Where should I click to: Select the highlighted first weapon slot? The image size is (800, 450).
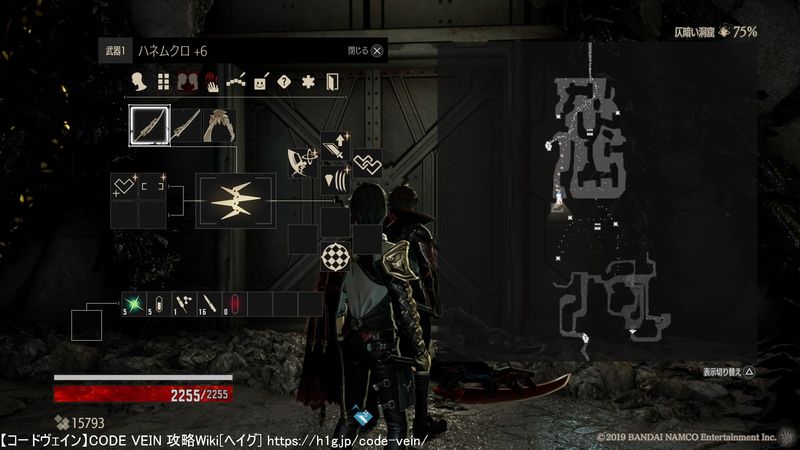pyautogui.click(x=149, y=127)
